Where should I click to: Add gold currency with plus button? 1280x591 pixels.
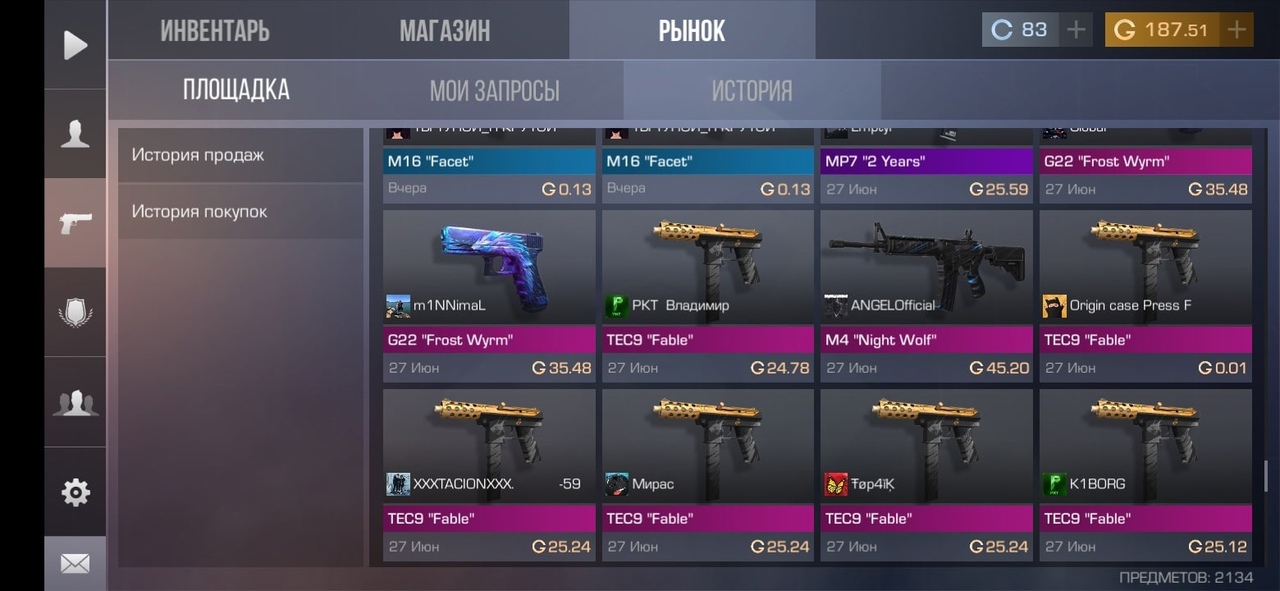tap(1237, 30)
